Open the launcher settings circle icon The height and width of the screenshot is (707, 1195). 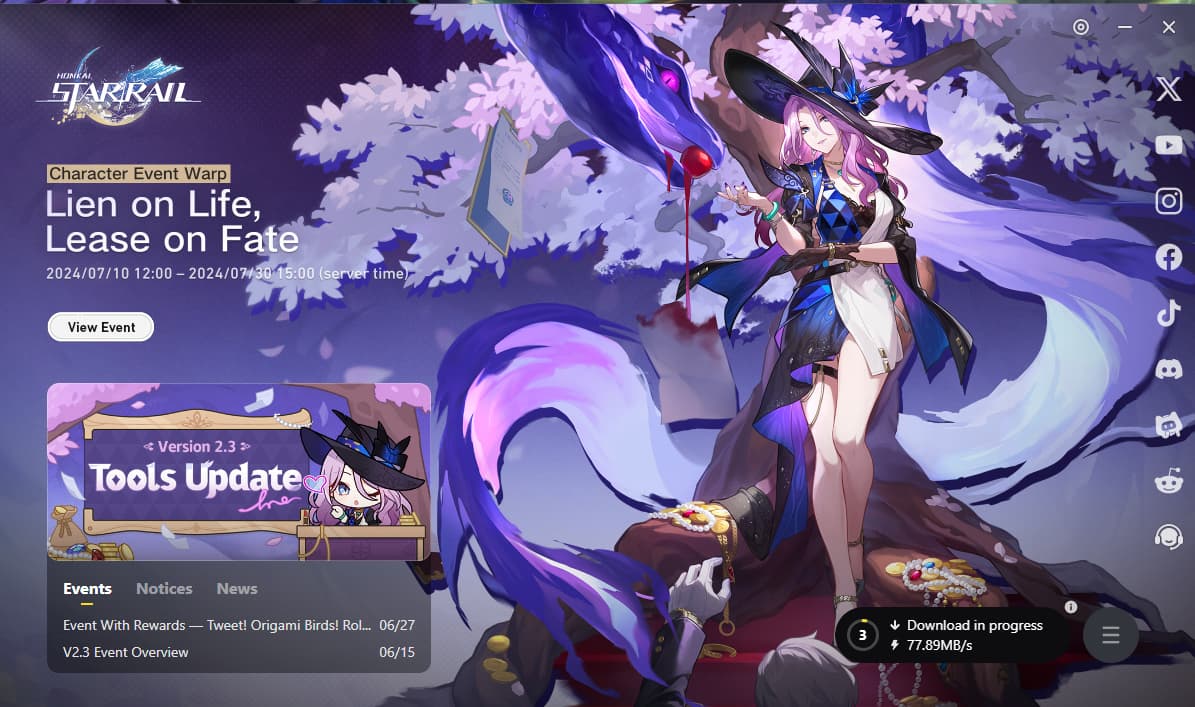click(x=1081, y=27)
